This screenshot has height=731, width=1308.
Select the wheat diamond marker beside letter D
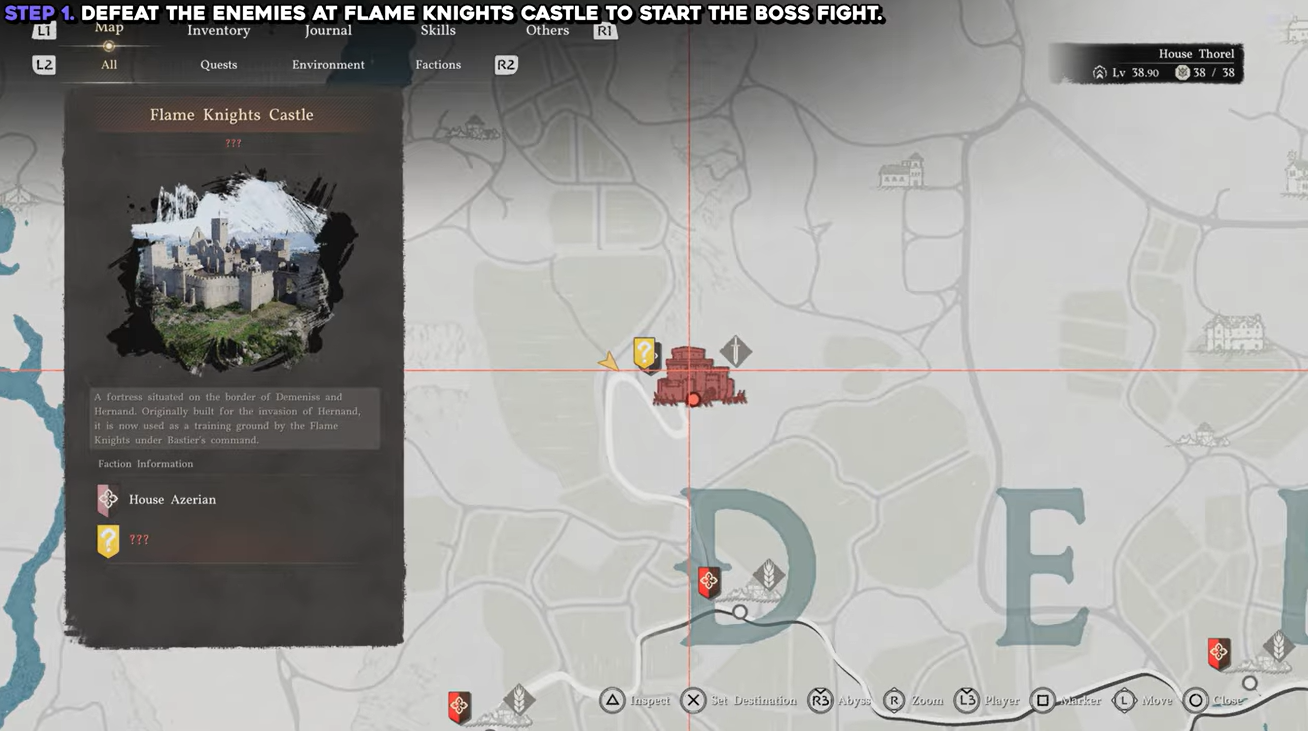coord(768,575)
